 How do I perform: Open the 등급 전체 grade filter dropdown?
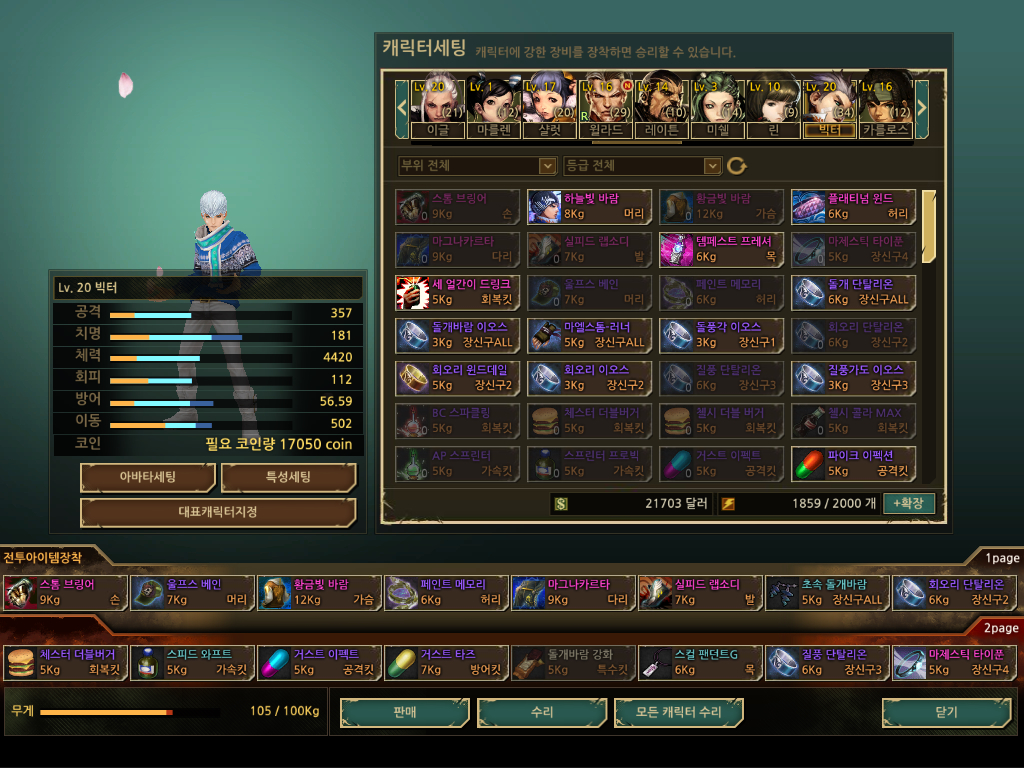[x=642, y=166]
